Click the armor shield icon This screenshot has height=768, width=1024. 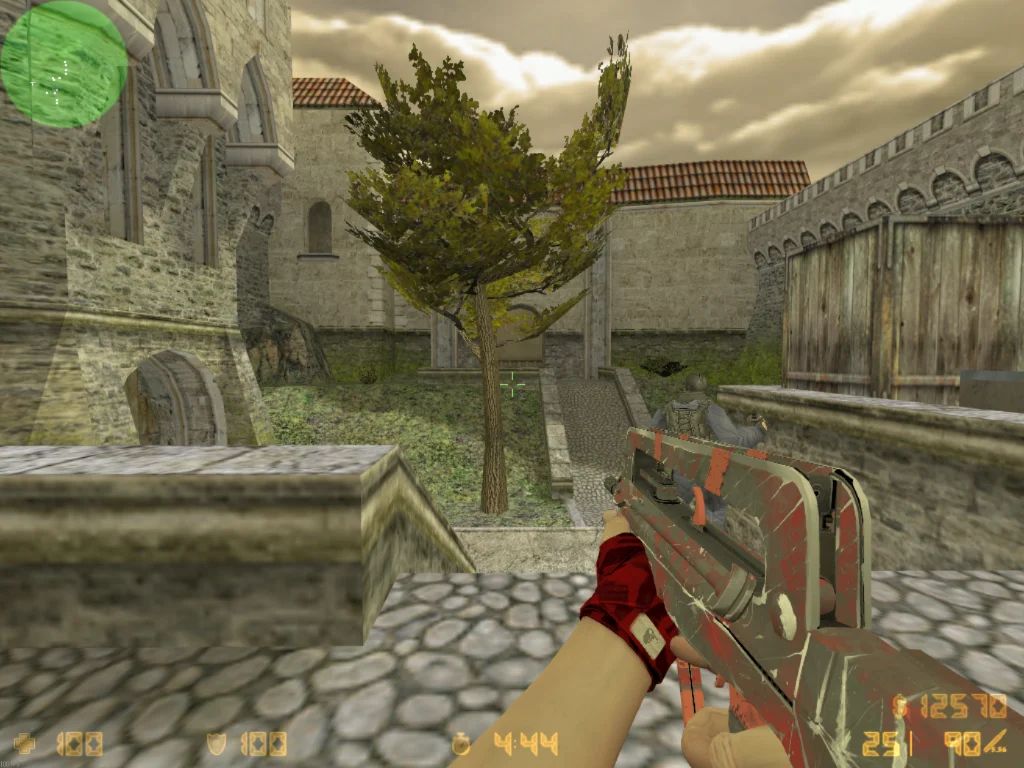point(218,744)
